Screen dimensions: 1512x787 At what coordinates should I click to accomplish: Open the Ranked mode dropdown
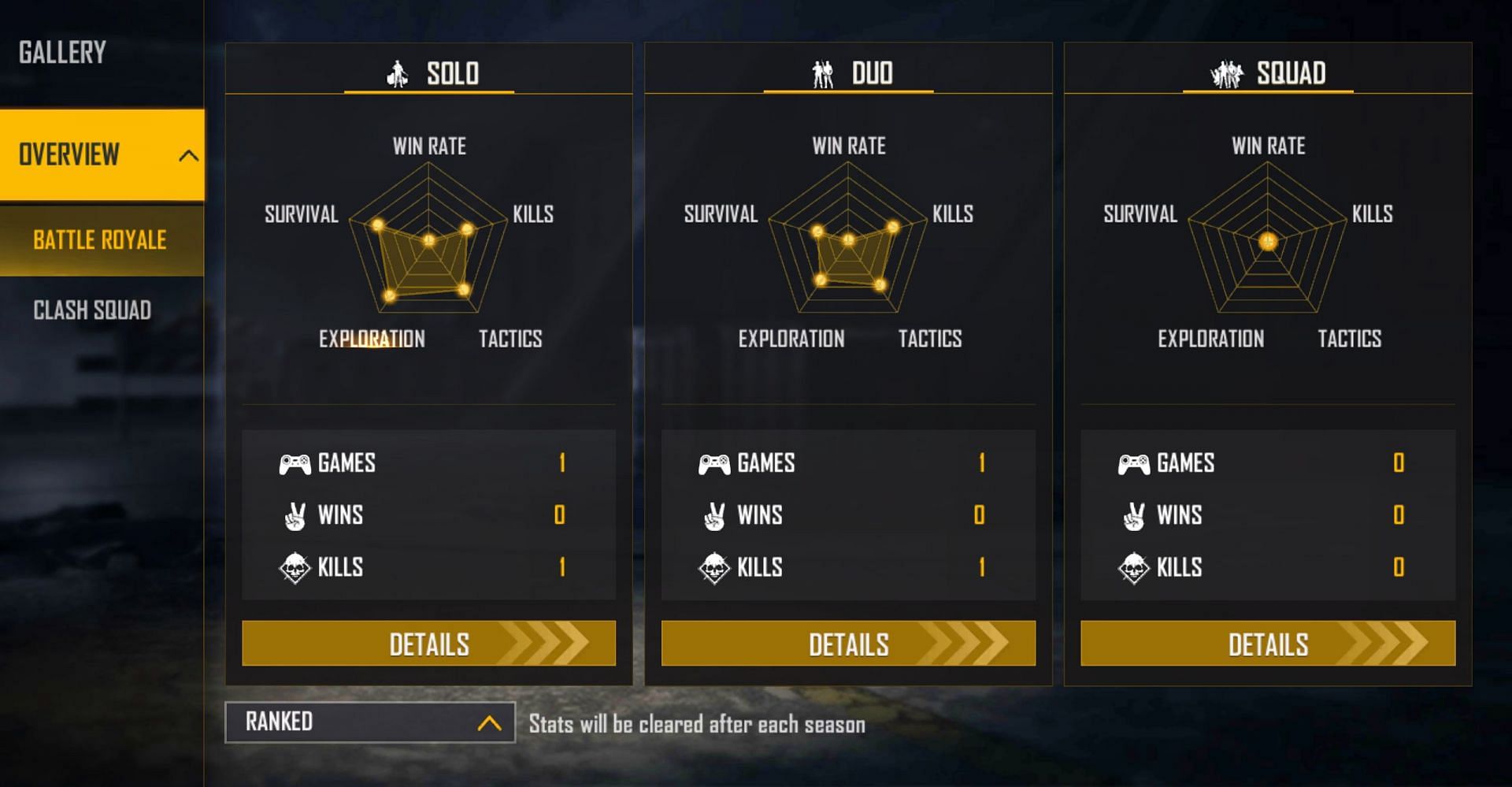coord(370,722)
